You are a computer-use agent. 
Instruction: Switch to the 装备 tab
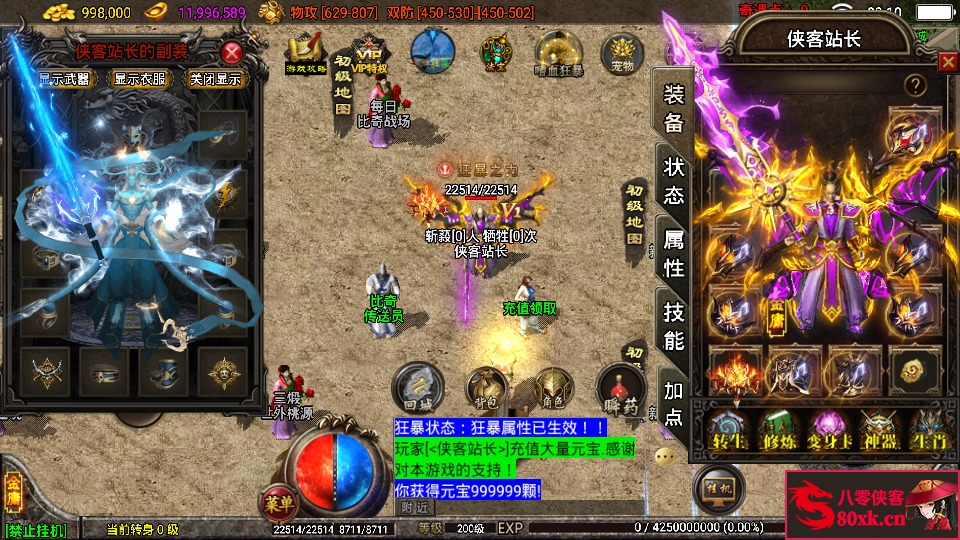pos(675,109)
